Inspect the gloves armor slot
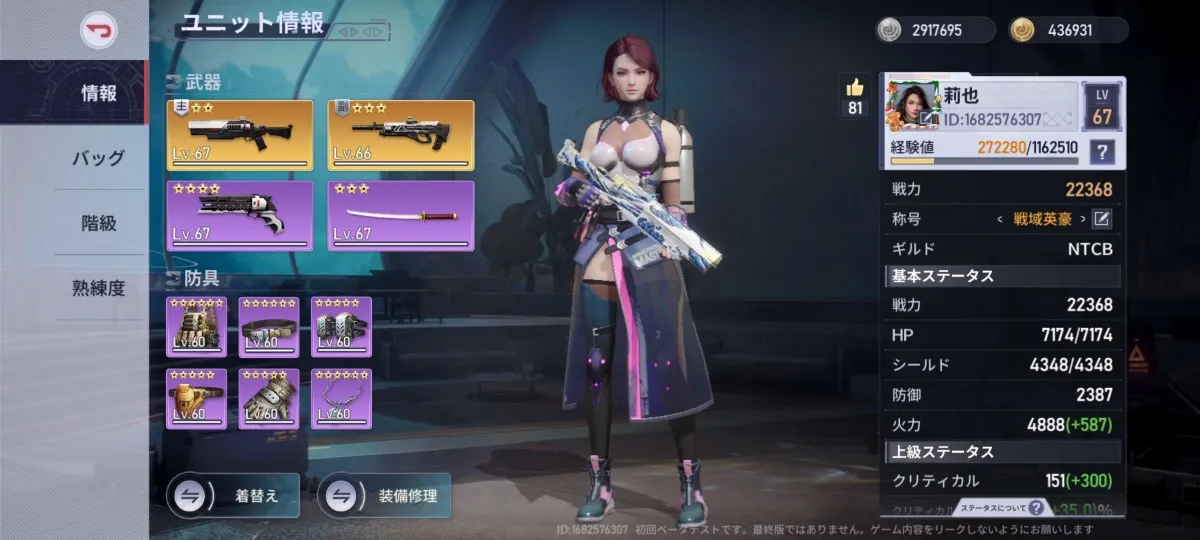Viewport: 1200px width, 540px height. (x=268, y=398)
